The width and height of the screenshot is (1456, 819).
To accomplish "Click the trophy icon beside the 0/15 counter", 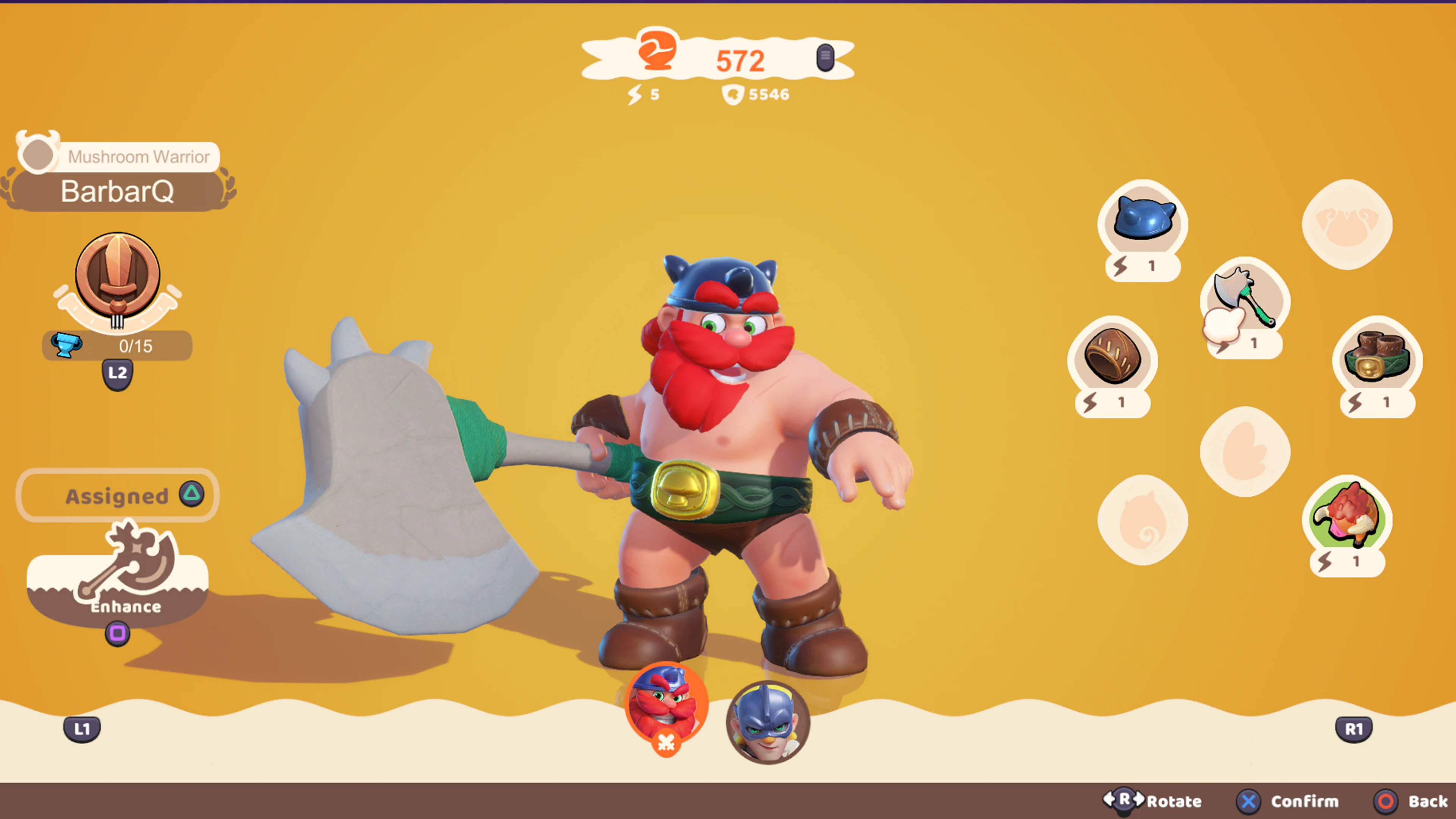I will coord(67,346).
